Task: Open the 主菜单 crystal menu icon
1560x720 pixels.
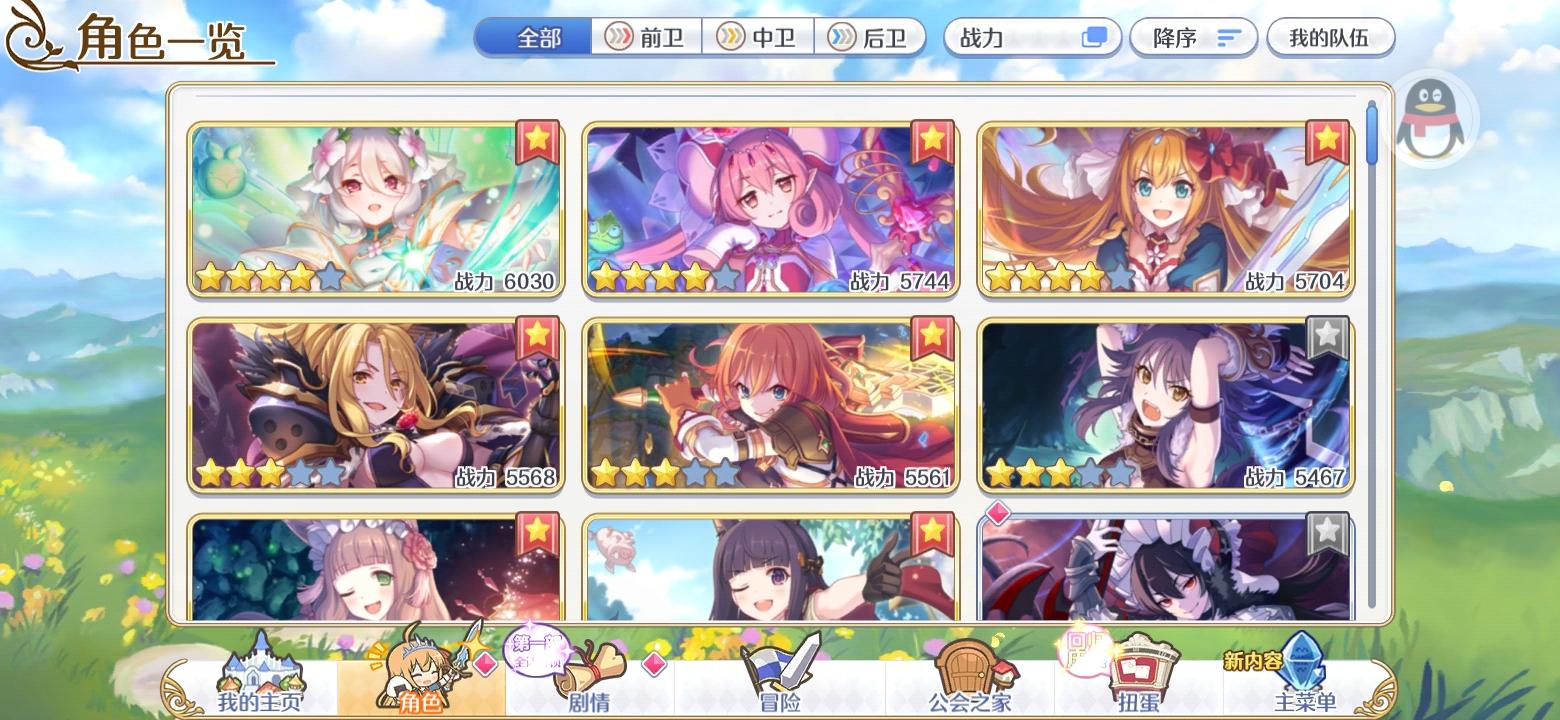Action: [x=1307, y=665]
